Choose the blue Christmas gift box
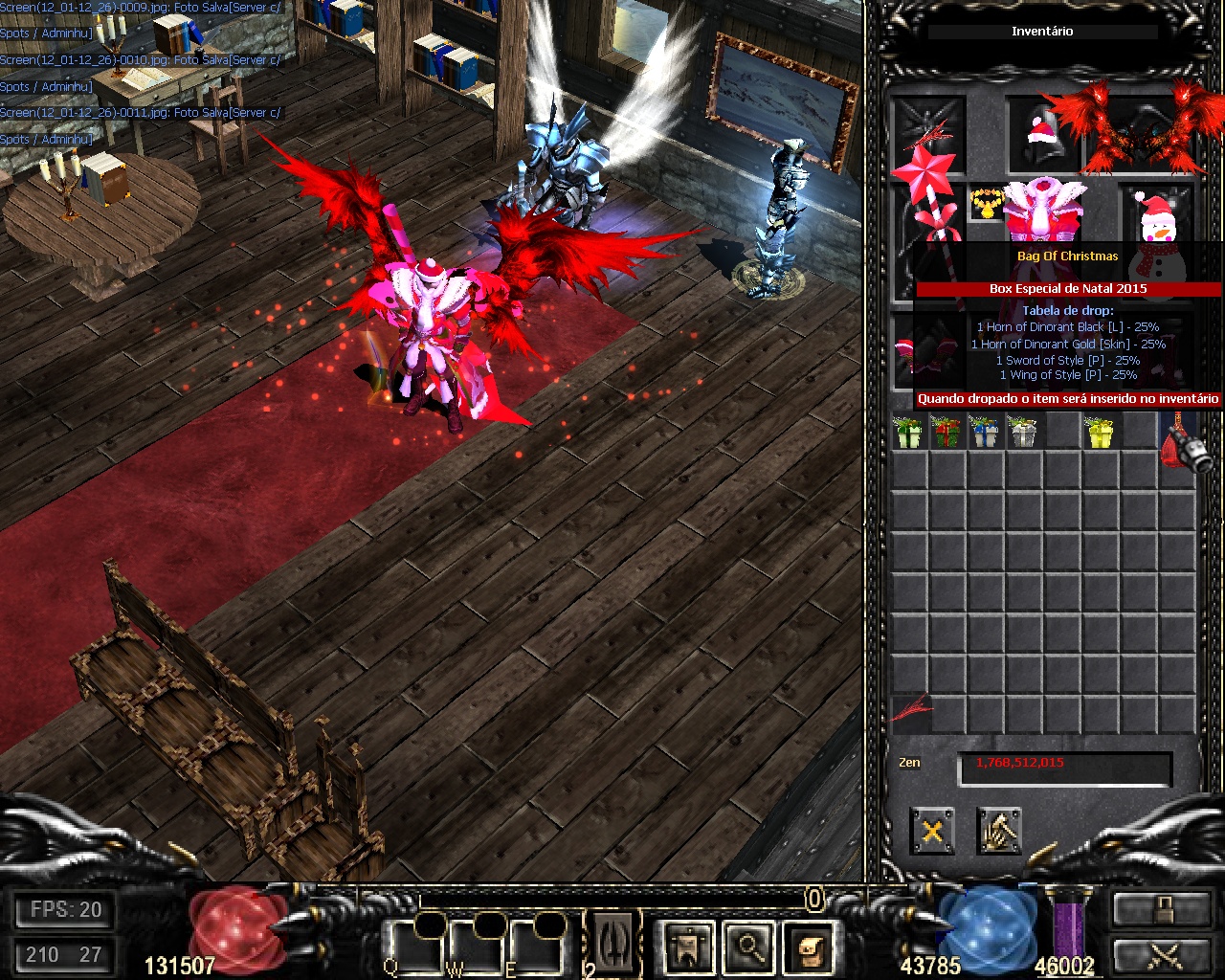This screenshot has height=980, width=1225. 984,432
